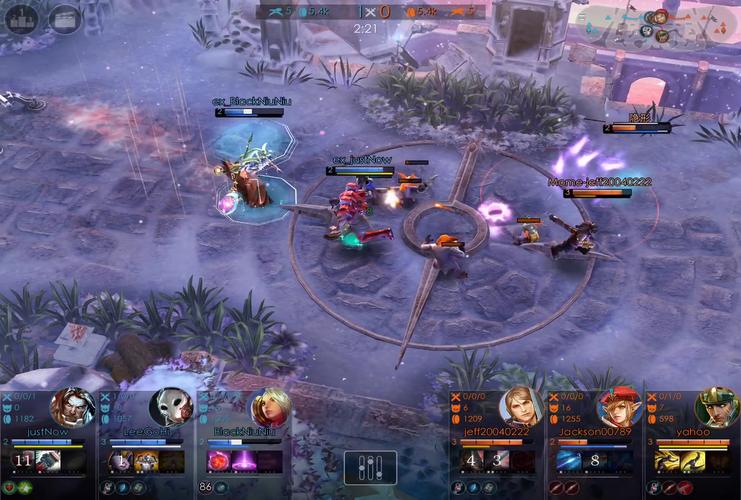This screenshot has width=741, height=500.
Task: Click Jackson00789's blue arrow ability icon
Action: coord(569,461)
